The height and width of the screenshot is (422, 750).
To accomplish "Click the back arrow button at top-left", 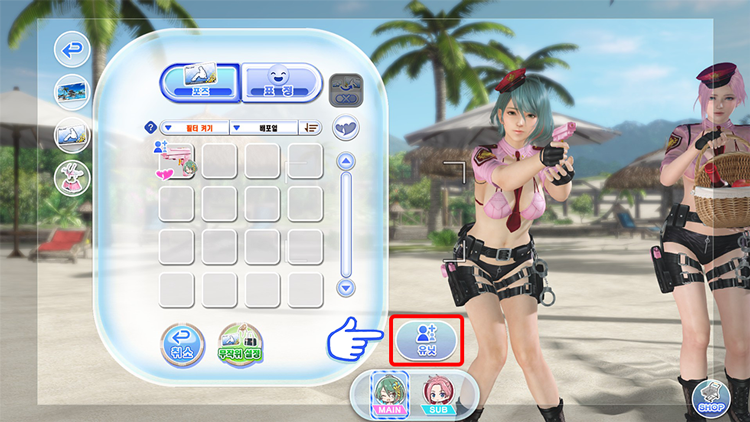I will tap(71, 49).
